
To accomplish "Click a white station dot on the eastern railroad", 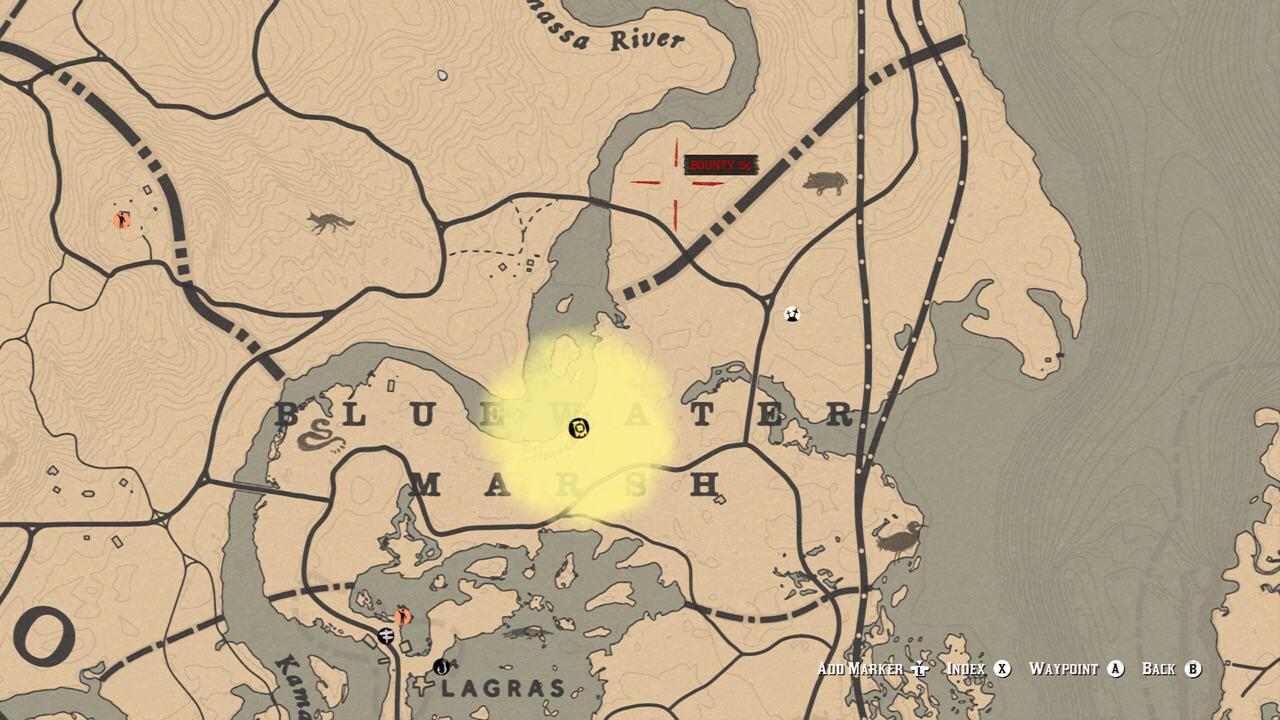I will (866, 301).
